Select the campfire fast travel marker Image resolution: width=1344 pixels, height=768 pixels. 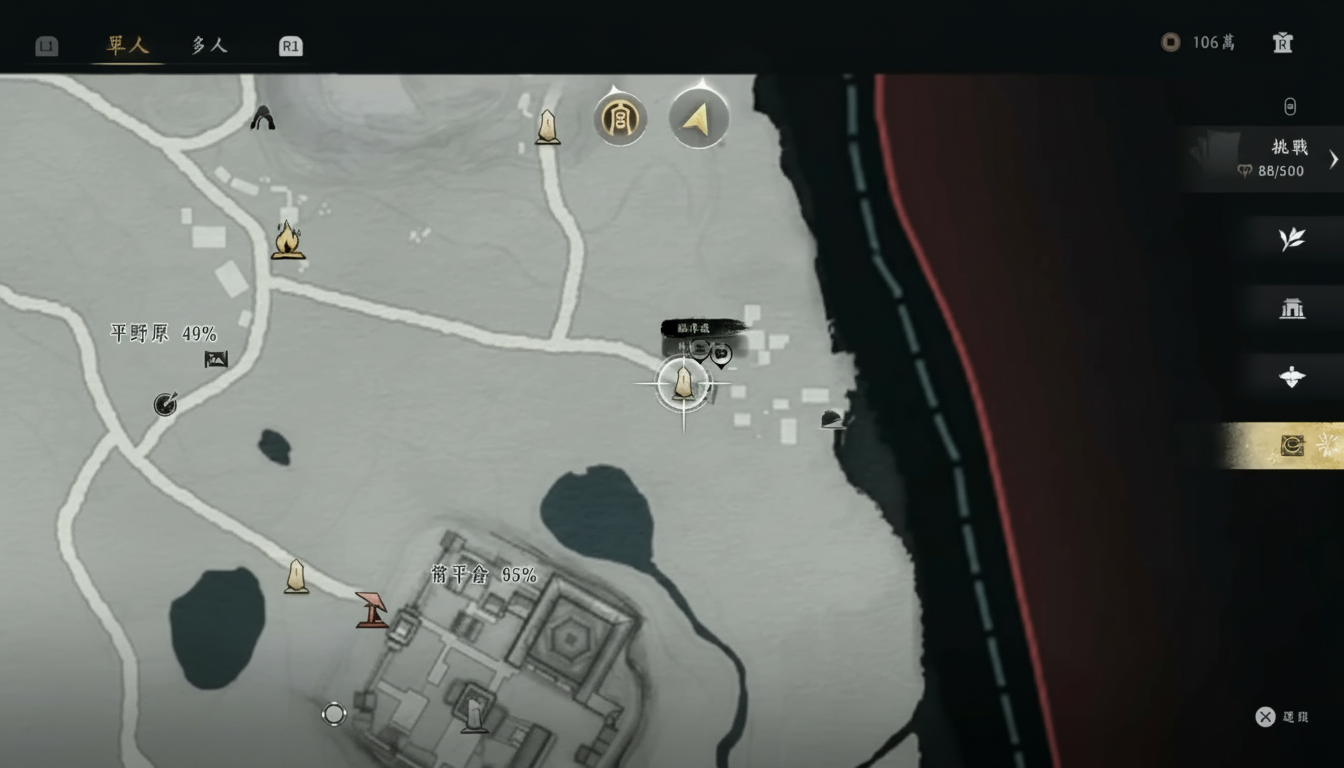[289, 241]
